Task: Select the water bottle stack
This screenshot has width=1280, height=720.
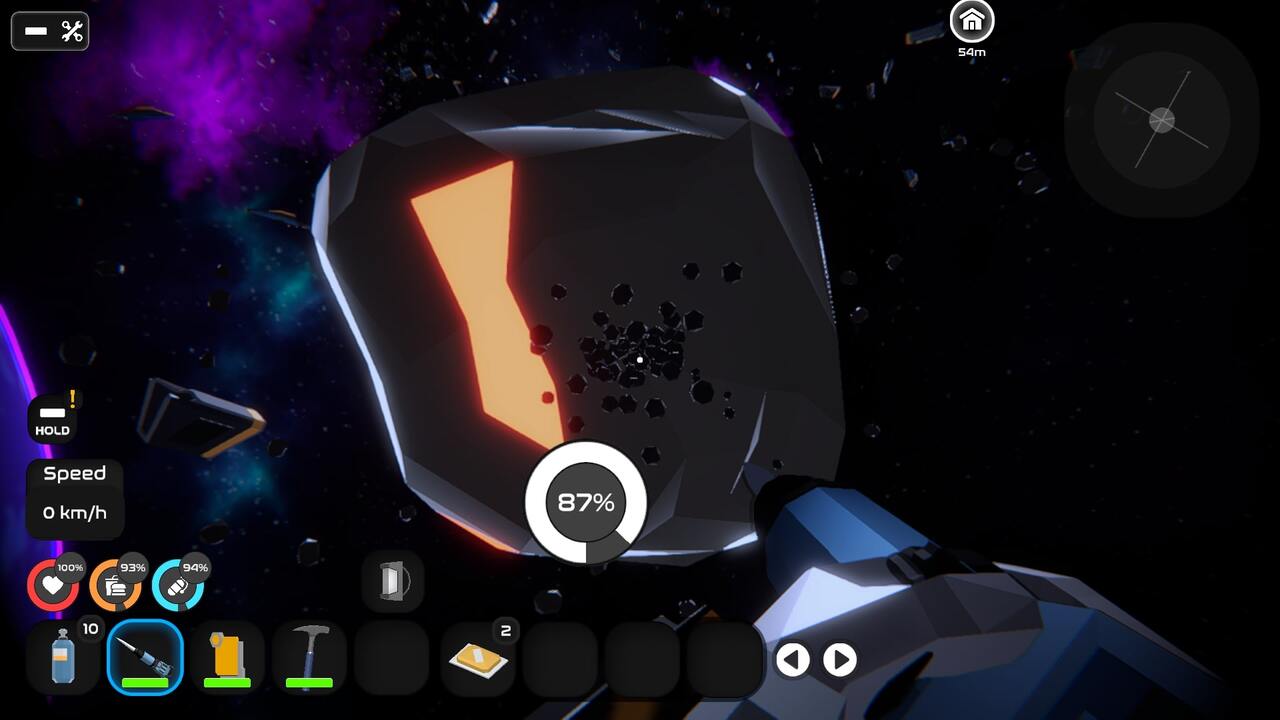Action: (62, 658)
